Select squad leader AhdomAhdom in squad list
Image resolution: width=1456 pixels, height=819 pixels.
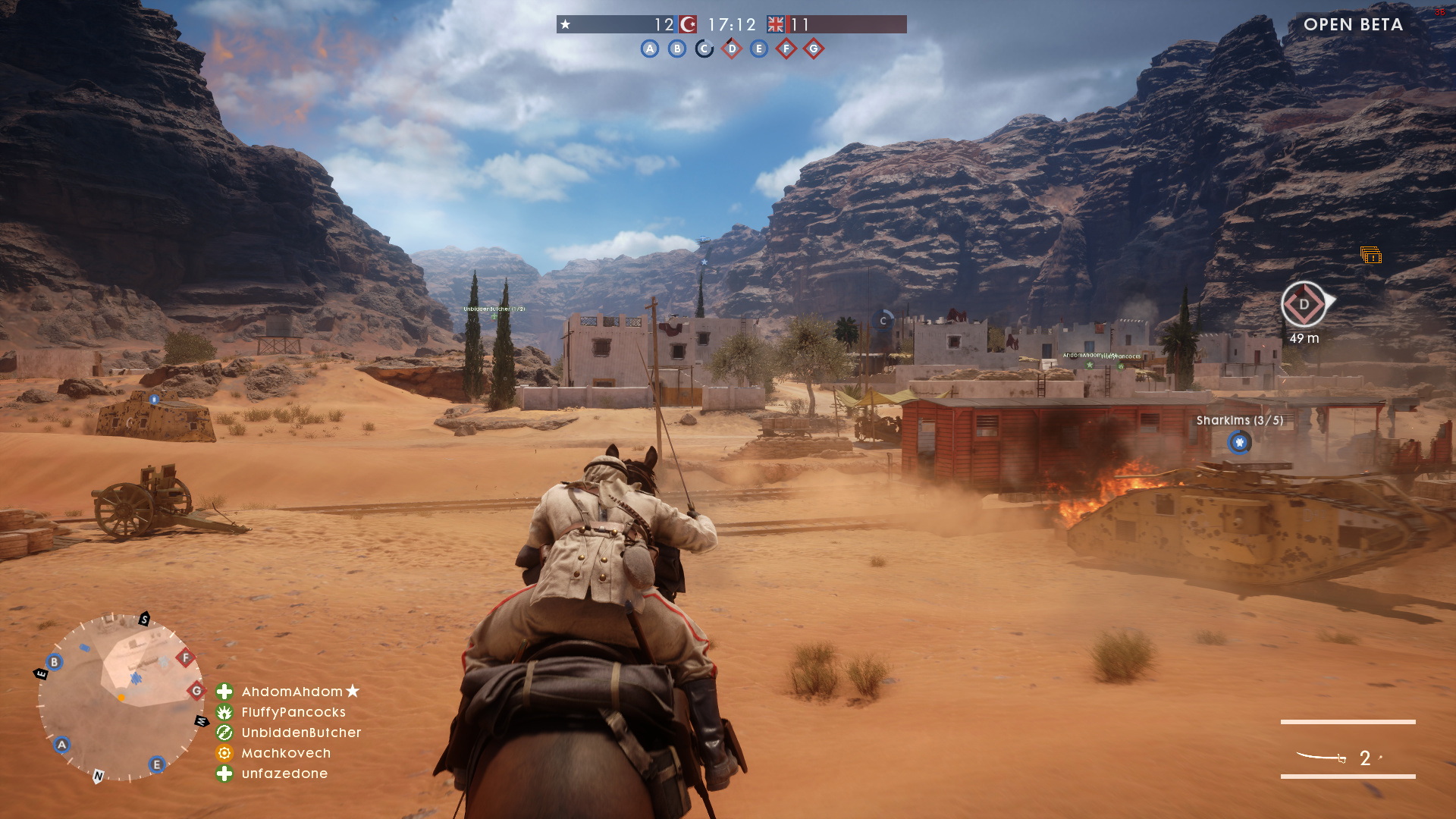(x=292, y=692)
